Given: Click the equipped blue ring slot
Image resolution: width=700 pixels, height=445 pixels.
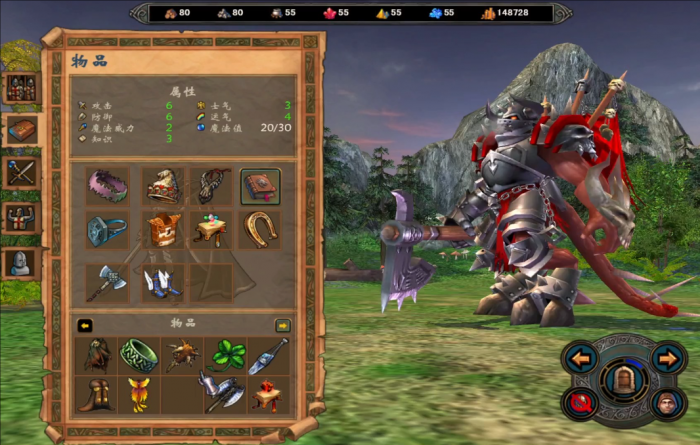Looking at the screenshot, I should [107, 230].
